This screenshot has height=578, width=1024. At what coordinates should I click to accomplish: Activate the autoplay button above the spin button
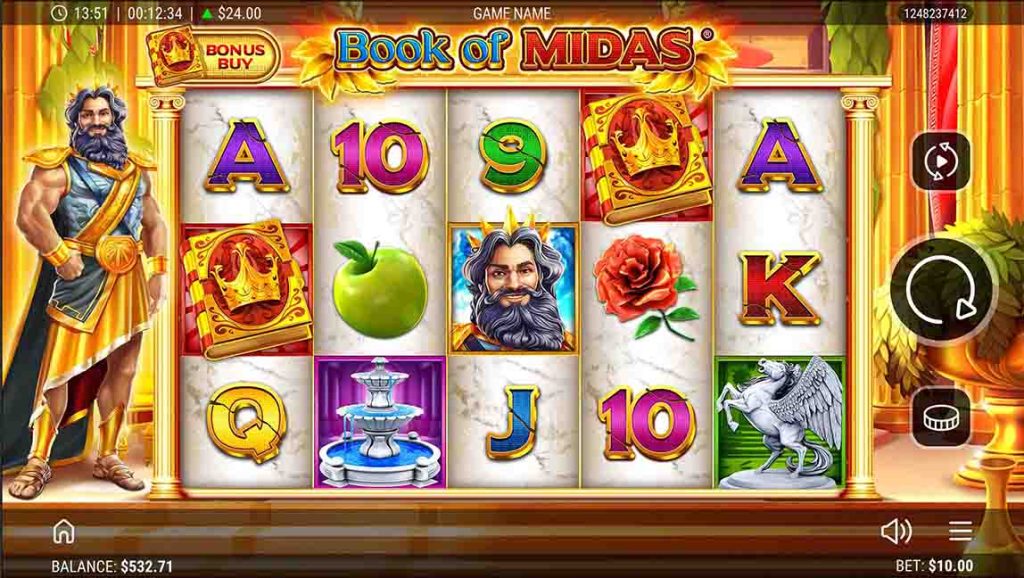pyautogui.click(x=940, y=161)
